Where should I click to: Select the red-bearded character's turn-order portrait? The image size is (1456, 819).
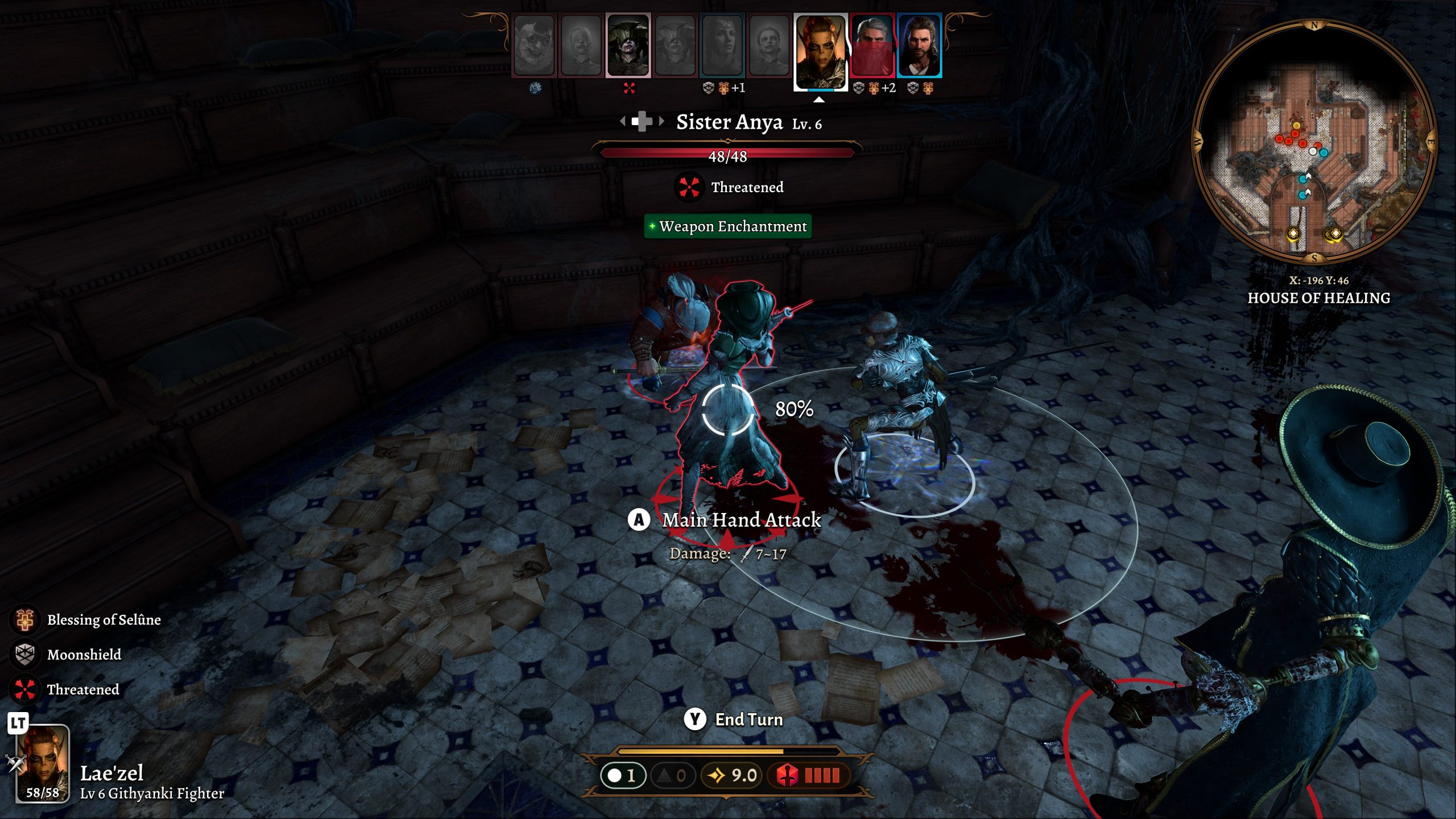[872, 45]
